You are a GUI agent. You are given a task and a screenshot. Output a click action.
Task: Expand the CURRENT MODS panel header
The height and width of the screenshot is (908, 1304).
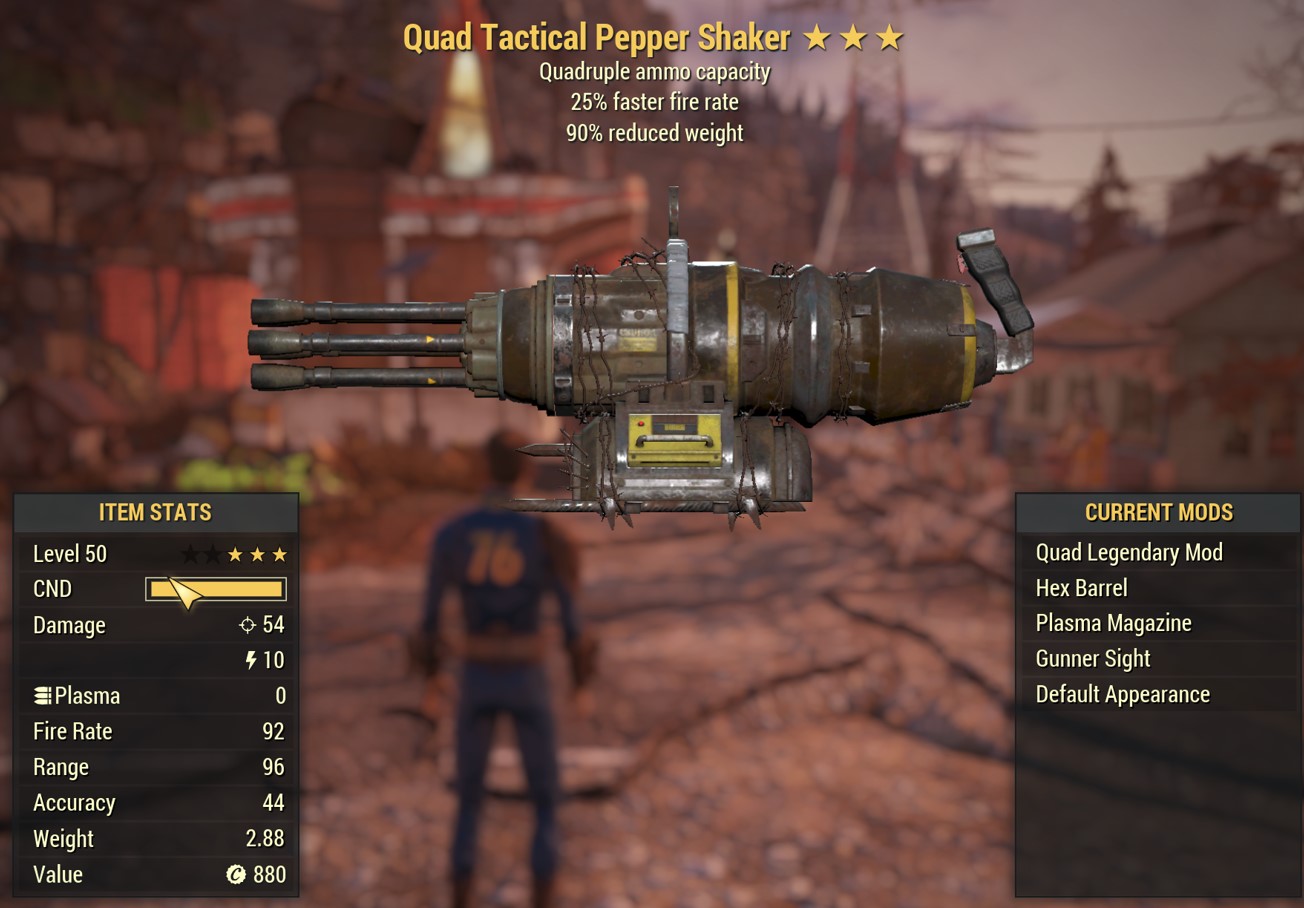pyautogui.click(x=1158, y=512)
